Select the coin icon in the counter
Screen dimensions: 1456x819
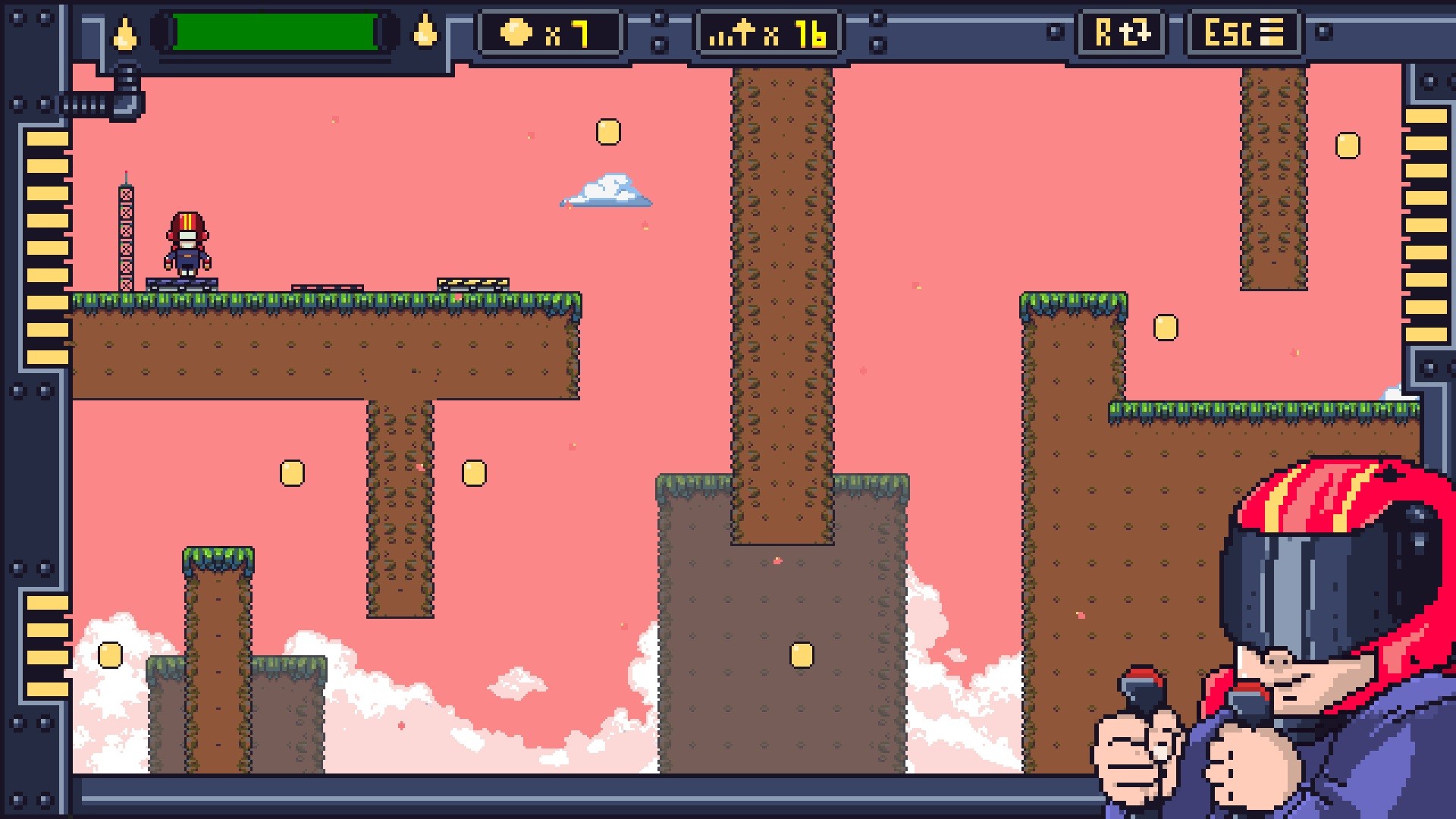(x=517, y=32)
